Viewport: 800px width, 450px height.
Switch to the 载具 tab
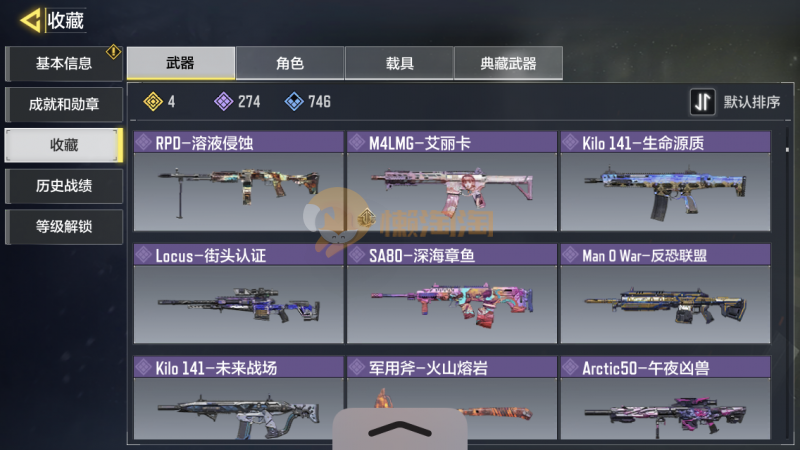pyautogui.click(x=399, y=64)
